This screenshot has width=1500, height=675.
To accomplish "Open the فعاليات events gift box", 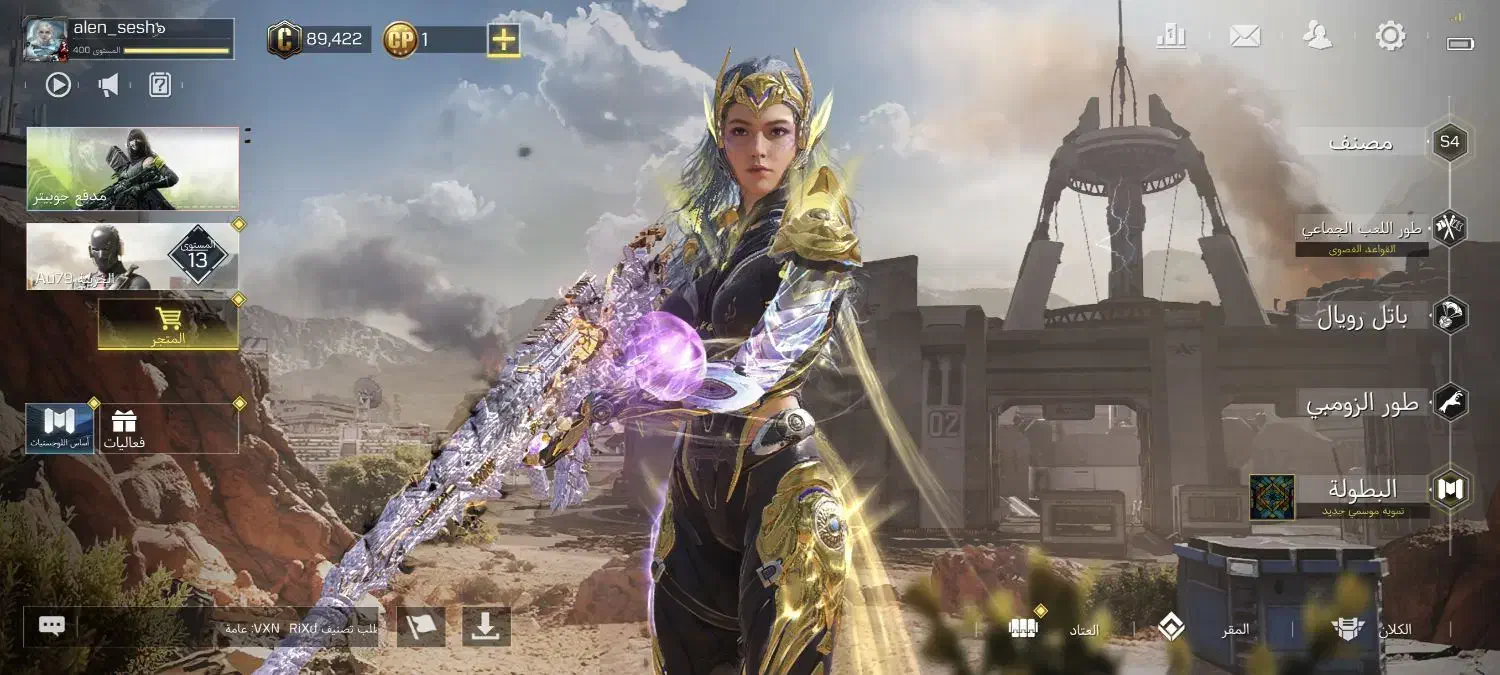I will click(x=125, y=428).
